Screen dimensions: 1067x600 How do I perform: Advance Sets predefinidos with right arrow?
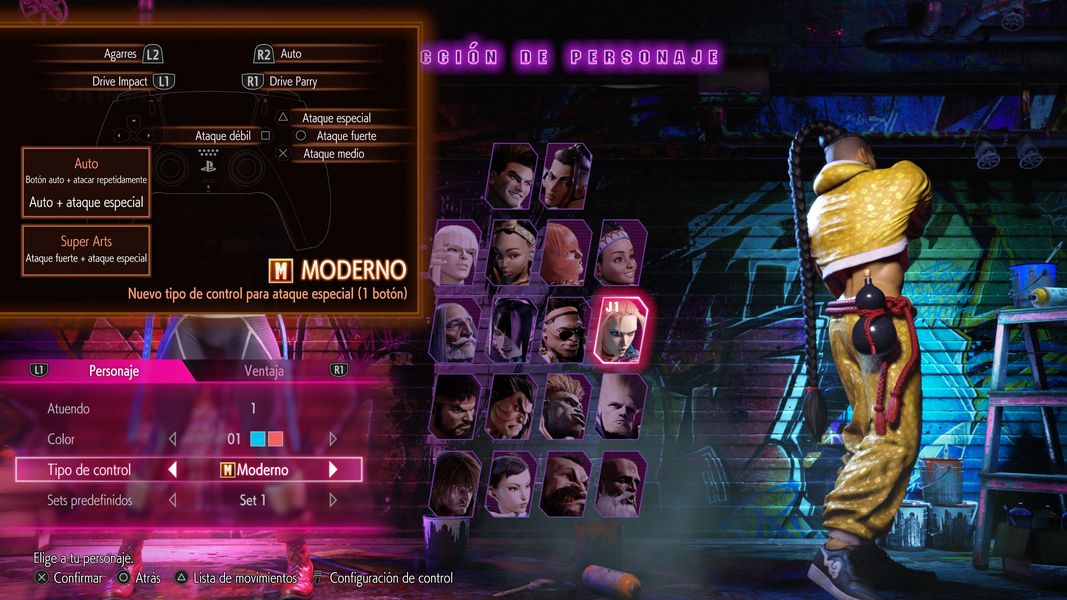(x=333, y=500)
